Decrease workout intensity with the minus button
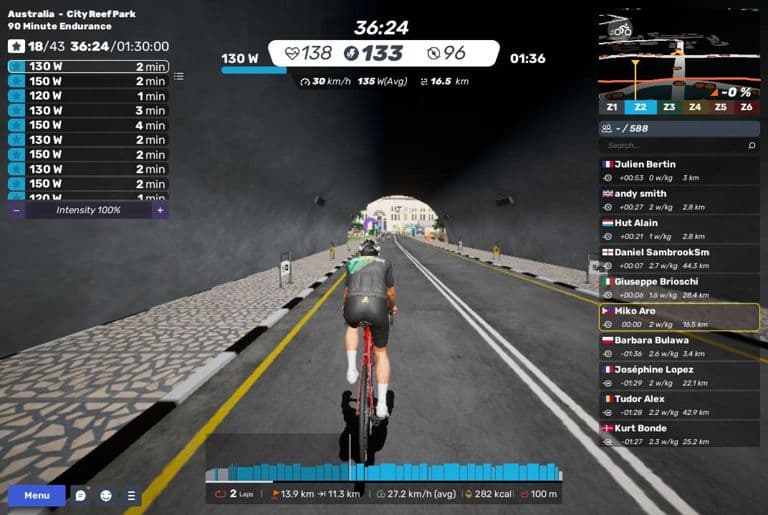The image size is (768, 515). (17, 210)
